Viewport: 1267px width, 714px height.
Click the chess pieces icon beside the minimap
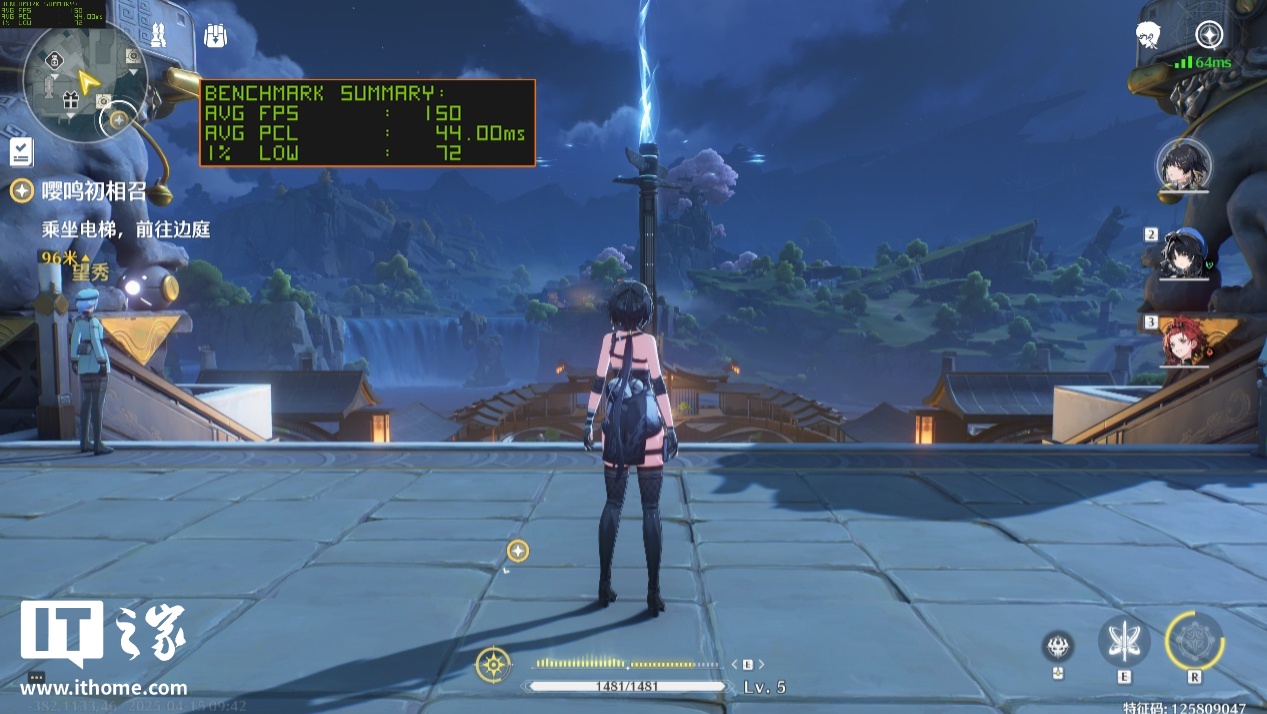[x=158, y=36]
